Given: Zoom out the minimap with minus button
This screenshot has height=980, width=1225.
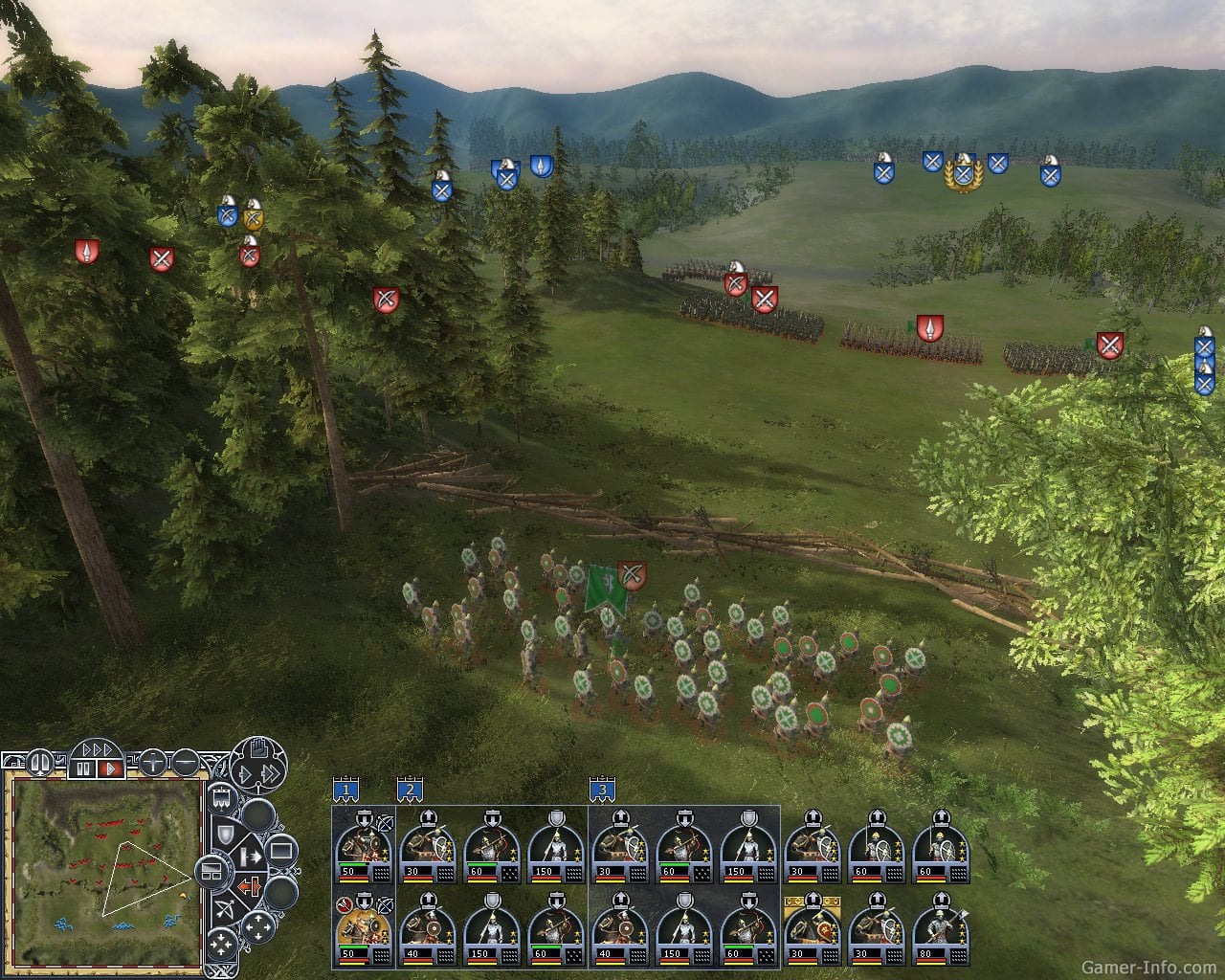Looking at the screenshot, I should pyautogui.click(x=186, y=763).
